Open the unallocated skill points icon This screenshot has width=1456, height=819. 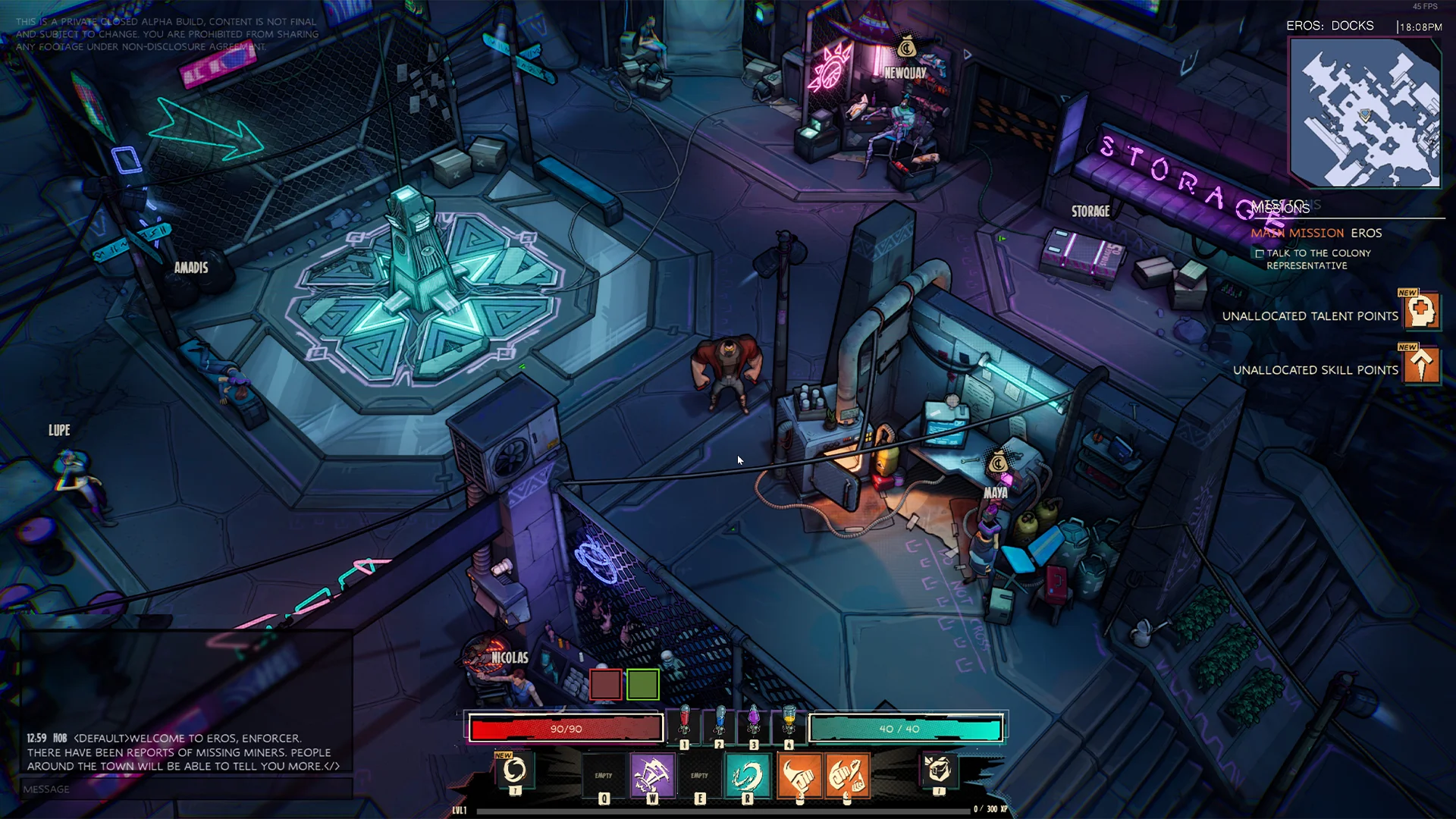[x=1421, y=366]
